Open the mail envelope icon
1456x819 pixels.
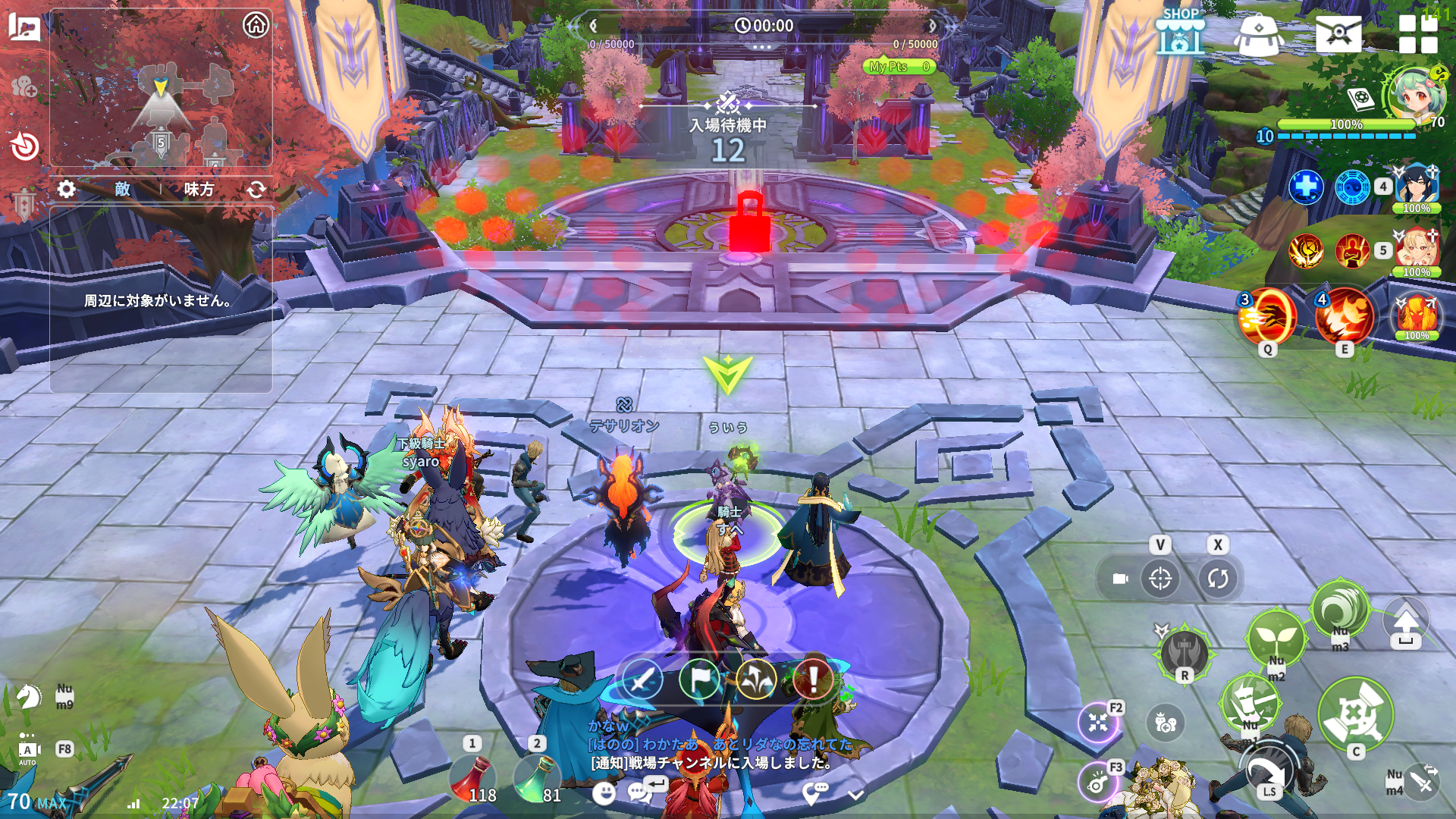click(1338, 33)
